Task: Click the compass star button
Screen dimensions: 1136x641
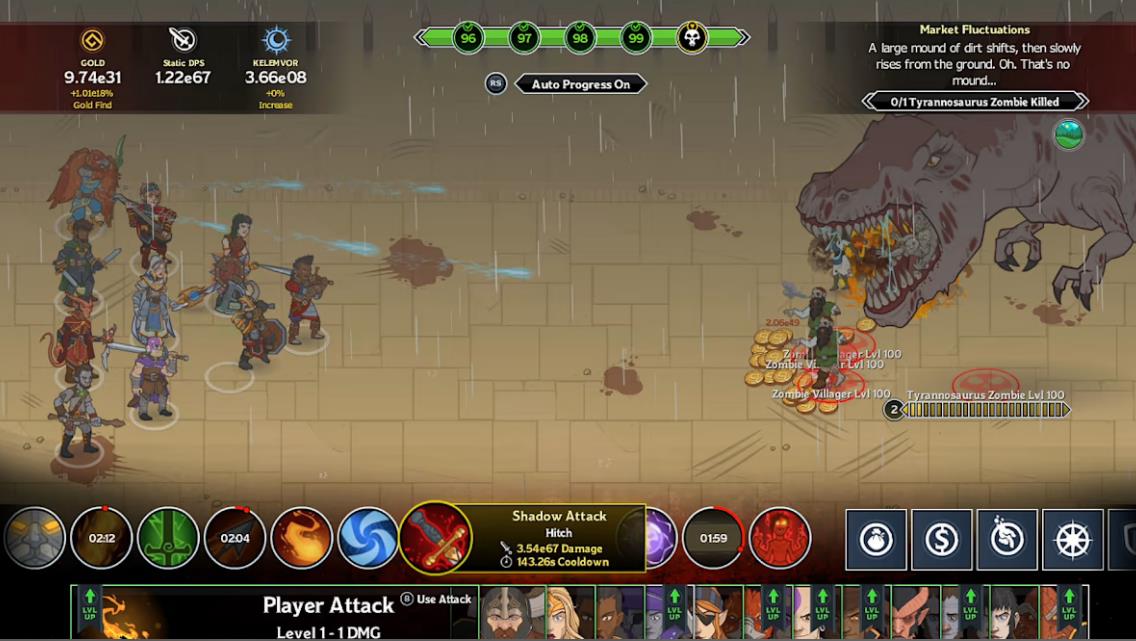Action: (1072, 540)
